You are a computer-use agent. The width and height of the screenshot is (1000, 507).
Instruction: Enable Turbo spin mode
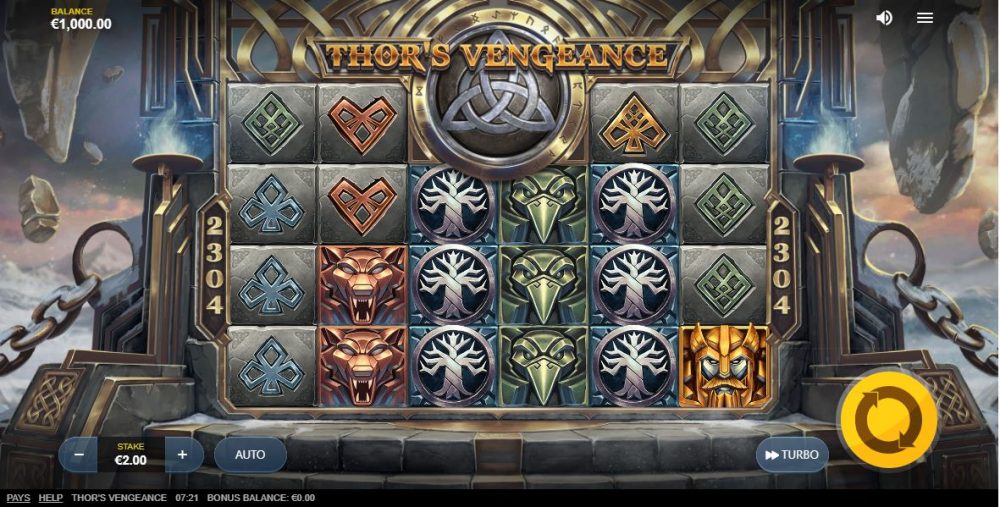[792, 455]
